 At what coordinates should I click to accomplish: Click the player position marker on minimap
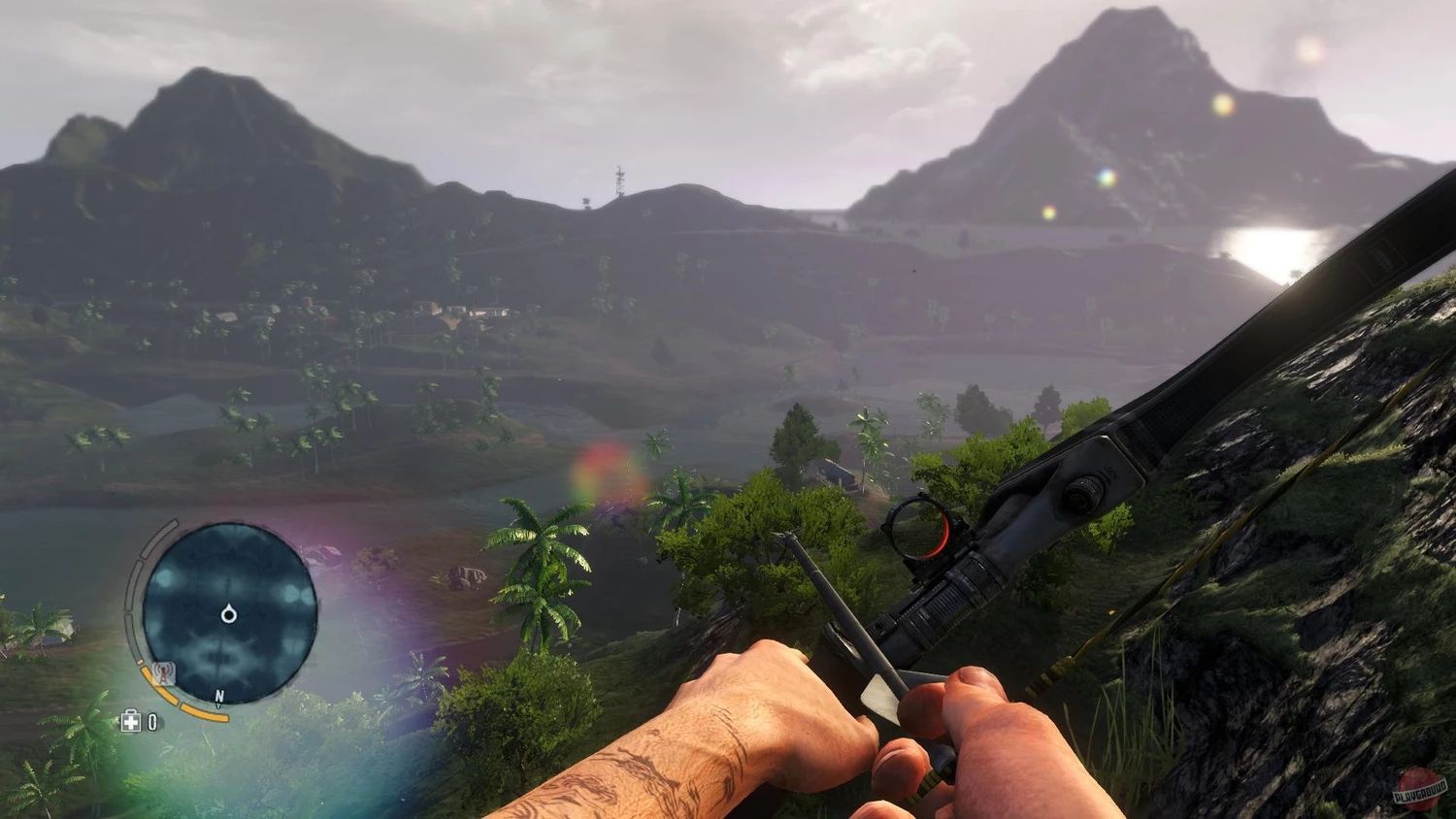(x=229, y=613)
